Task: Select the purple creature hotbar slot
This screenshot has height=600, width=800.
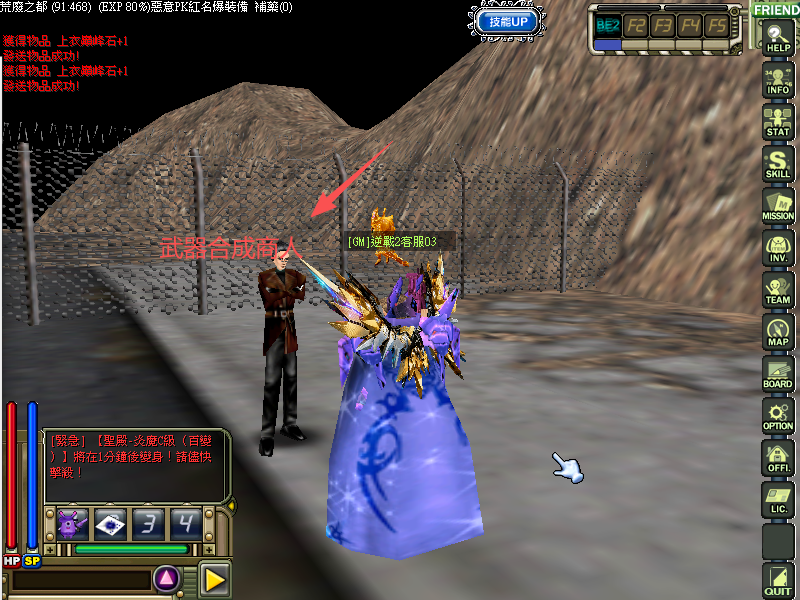Action: [72, 523]
